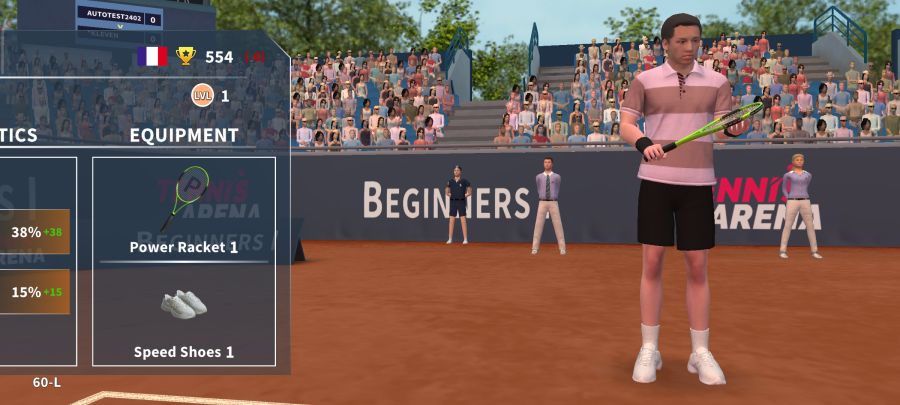Click the 38% statistic tile
This screenshot has height=405, width=900.
click(x=34, y=232)
